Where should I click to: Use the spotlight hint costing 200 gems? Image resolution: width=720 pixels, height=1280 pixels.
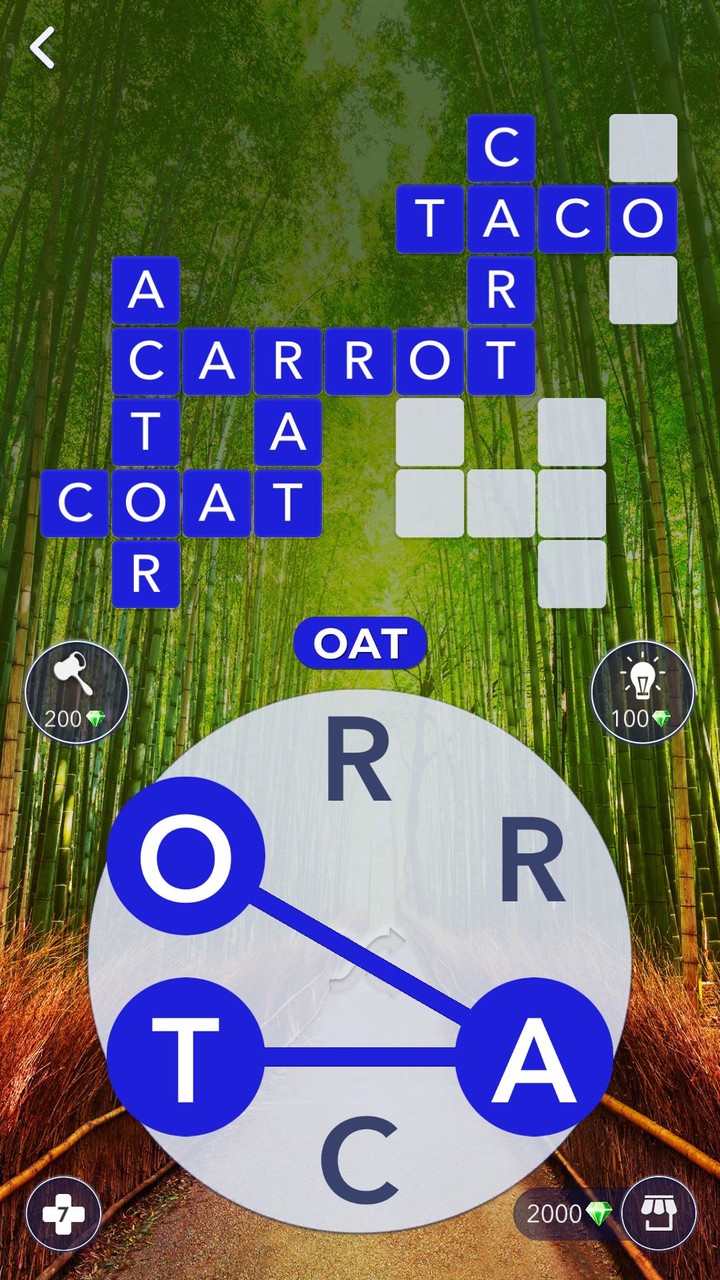[x=76, y=692]
